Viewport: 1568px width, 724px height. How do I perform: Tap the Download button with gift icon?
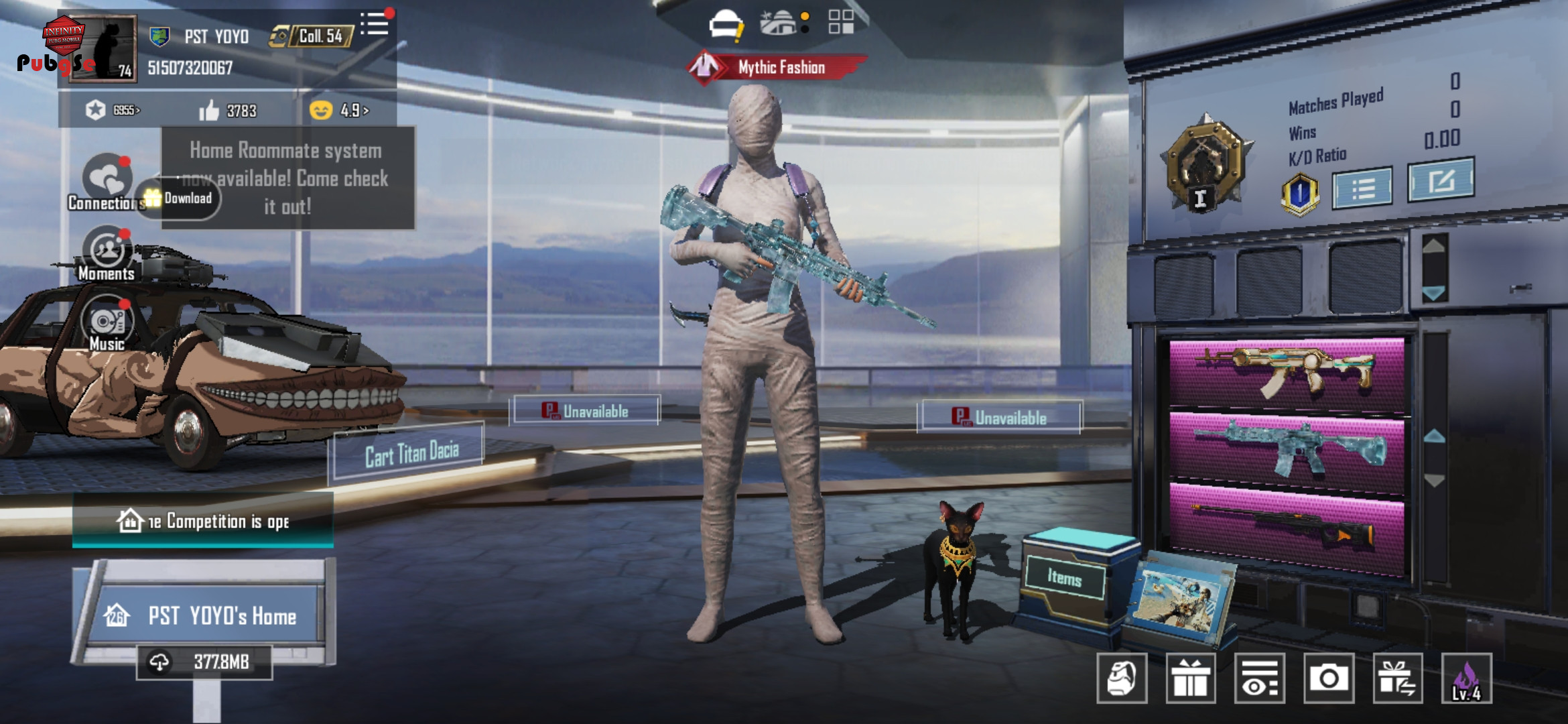tap(180, 198)
